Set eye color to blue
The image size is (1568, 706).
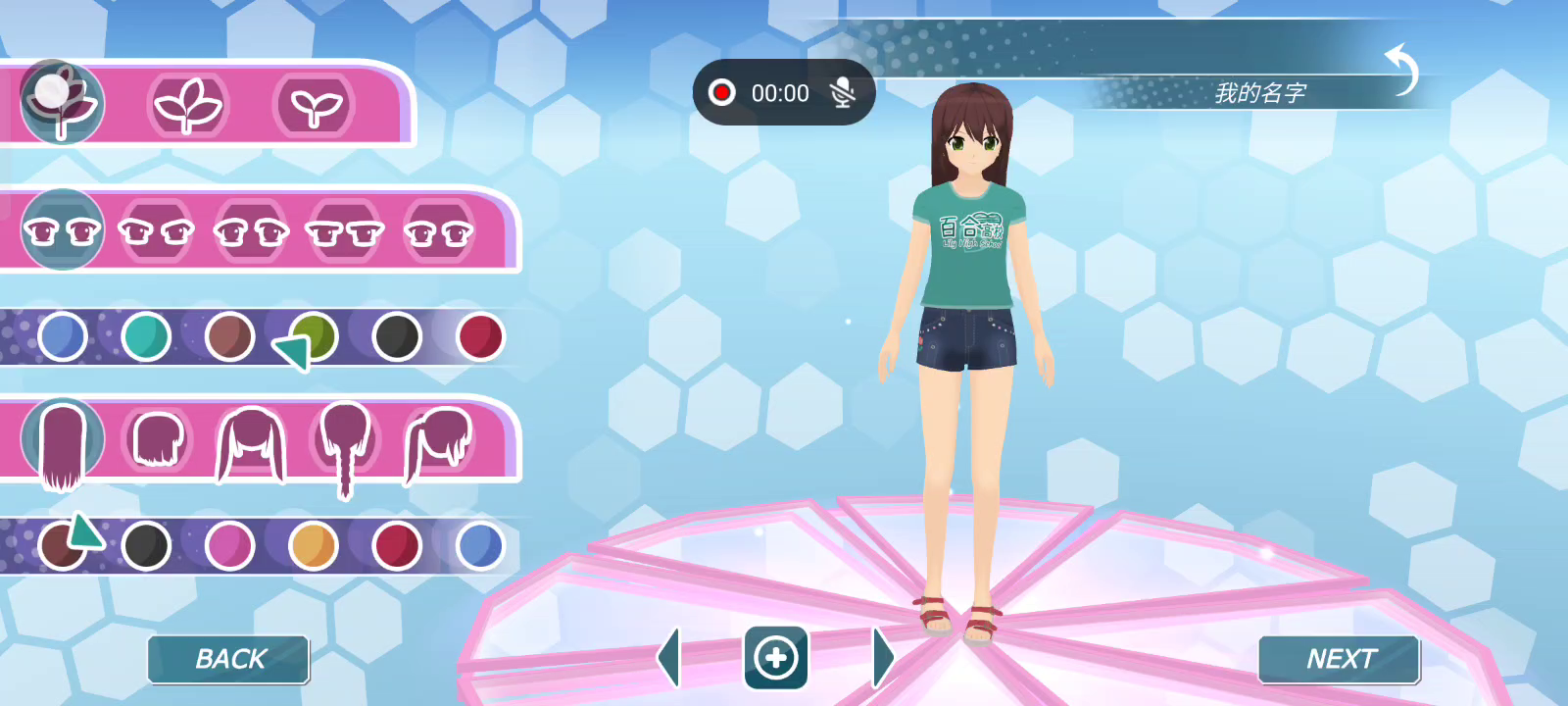(x=63, y=336)
